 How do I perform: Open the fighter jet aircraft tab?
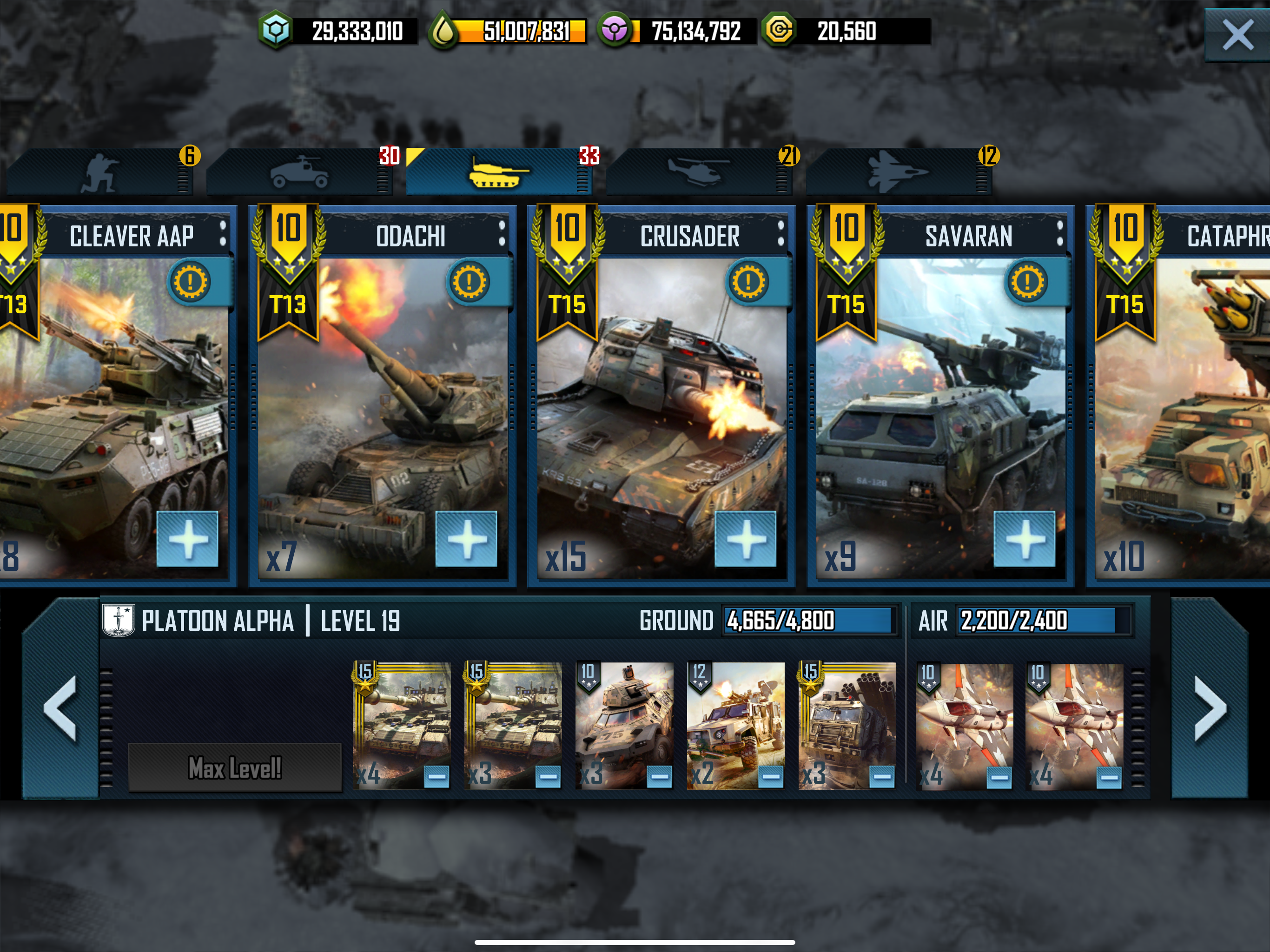click(x=897, y=172)
